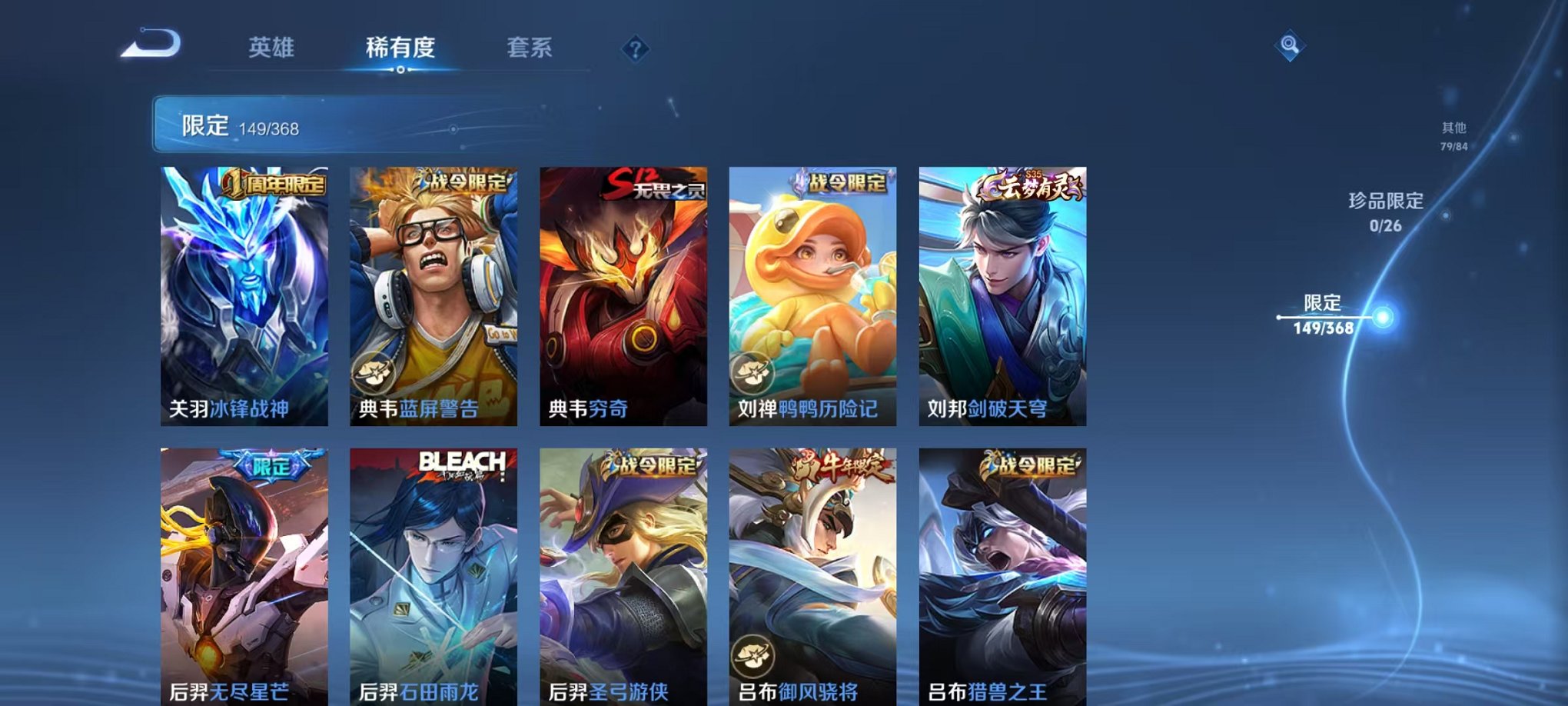Viewport: 1568px width, 706px height.
Task: Open the search function via the magnifier icon
Action: [x=1291, y=46]
